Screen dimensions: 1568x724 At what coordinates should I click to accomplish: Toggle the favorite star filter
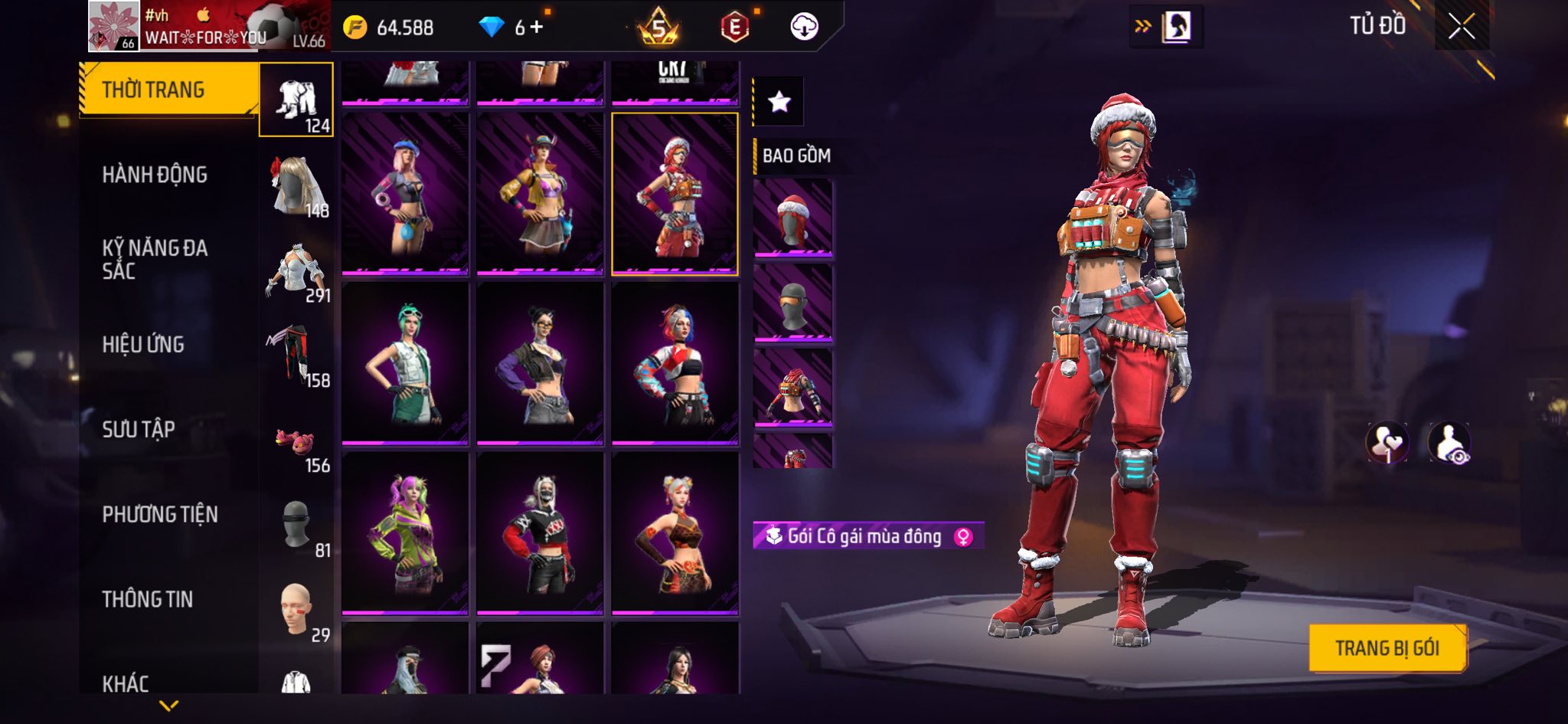(x=779, y=101)
